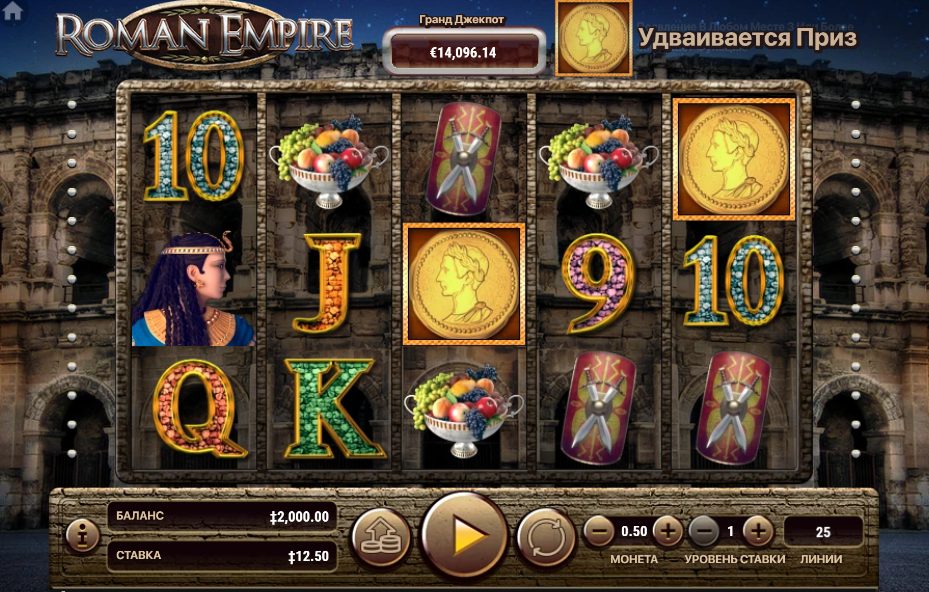Viewport: 929px width, 592px height.
Task: Raise the bet level (Уровень ставки)
Action: (x=757, y=531)
